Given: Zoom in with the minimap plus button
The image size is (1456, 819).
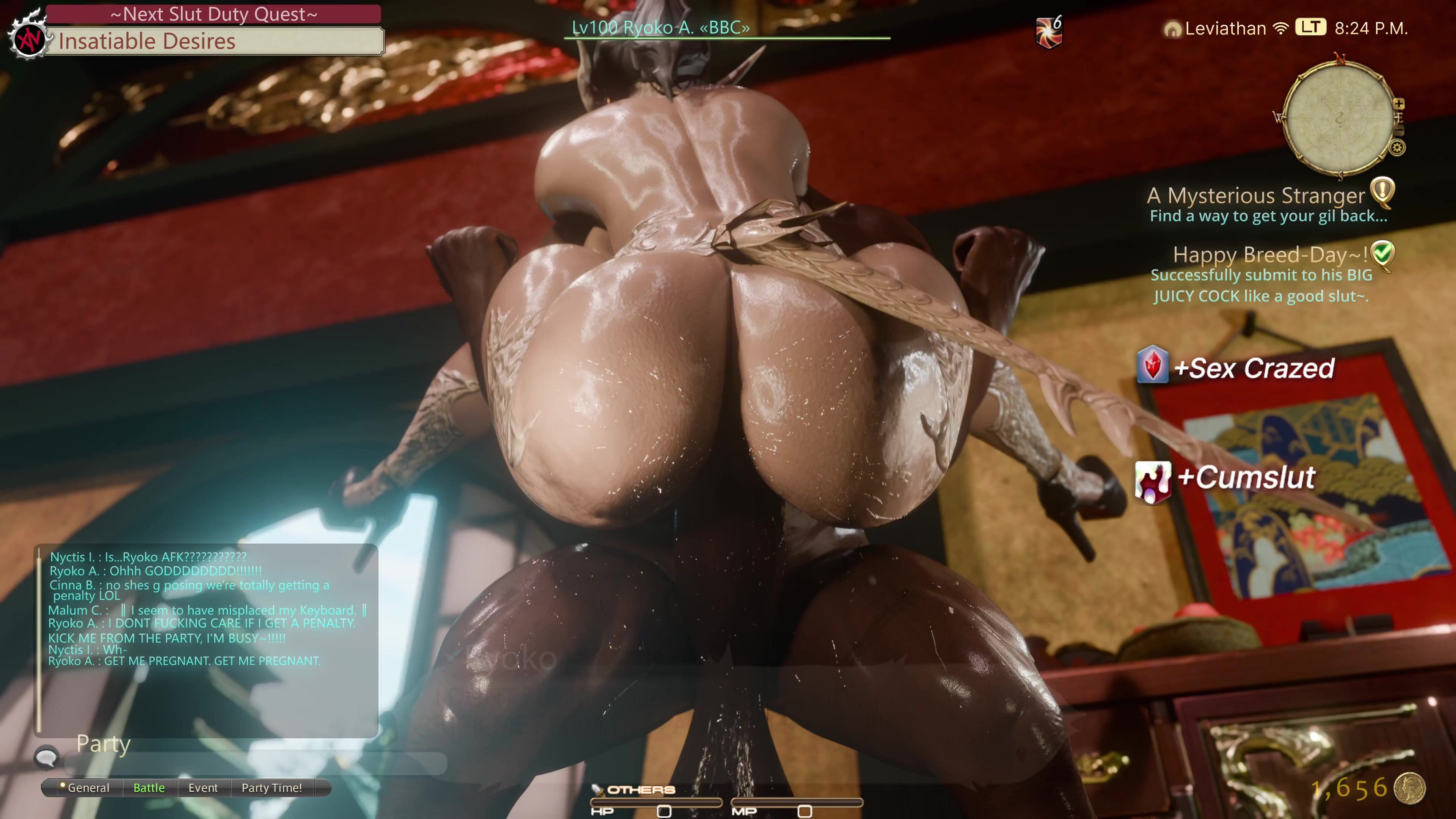Looking at the screenshot, I should [x=1399, y=104].
